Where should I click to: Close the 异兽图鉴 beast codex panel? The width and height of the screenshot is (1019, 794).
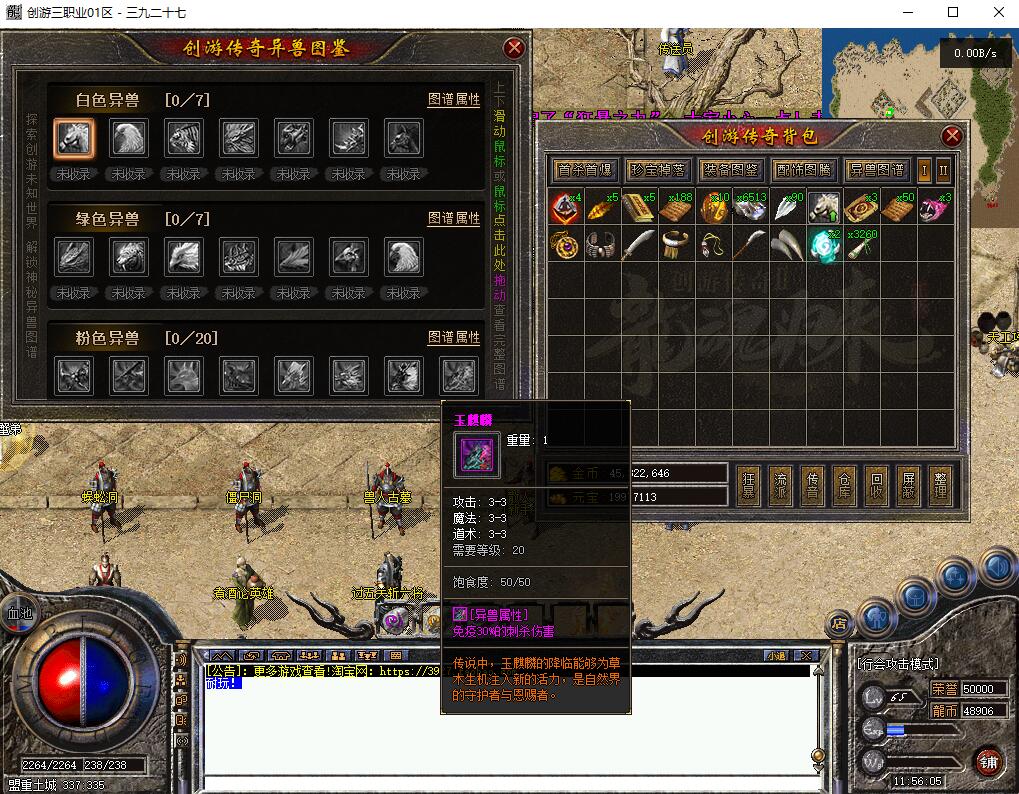point(514,48)
